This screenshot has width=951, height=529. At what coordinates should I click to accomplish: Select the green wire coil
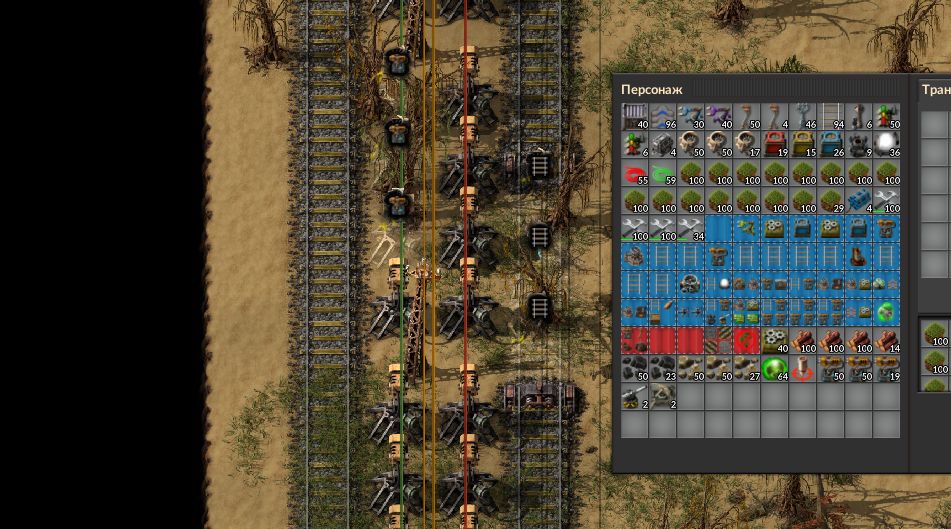[663, 173]
